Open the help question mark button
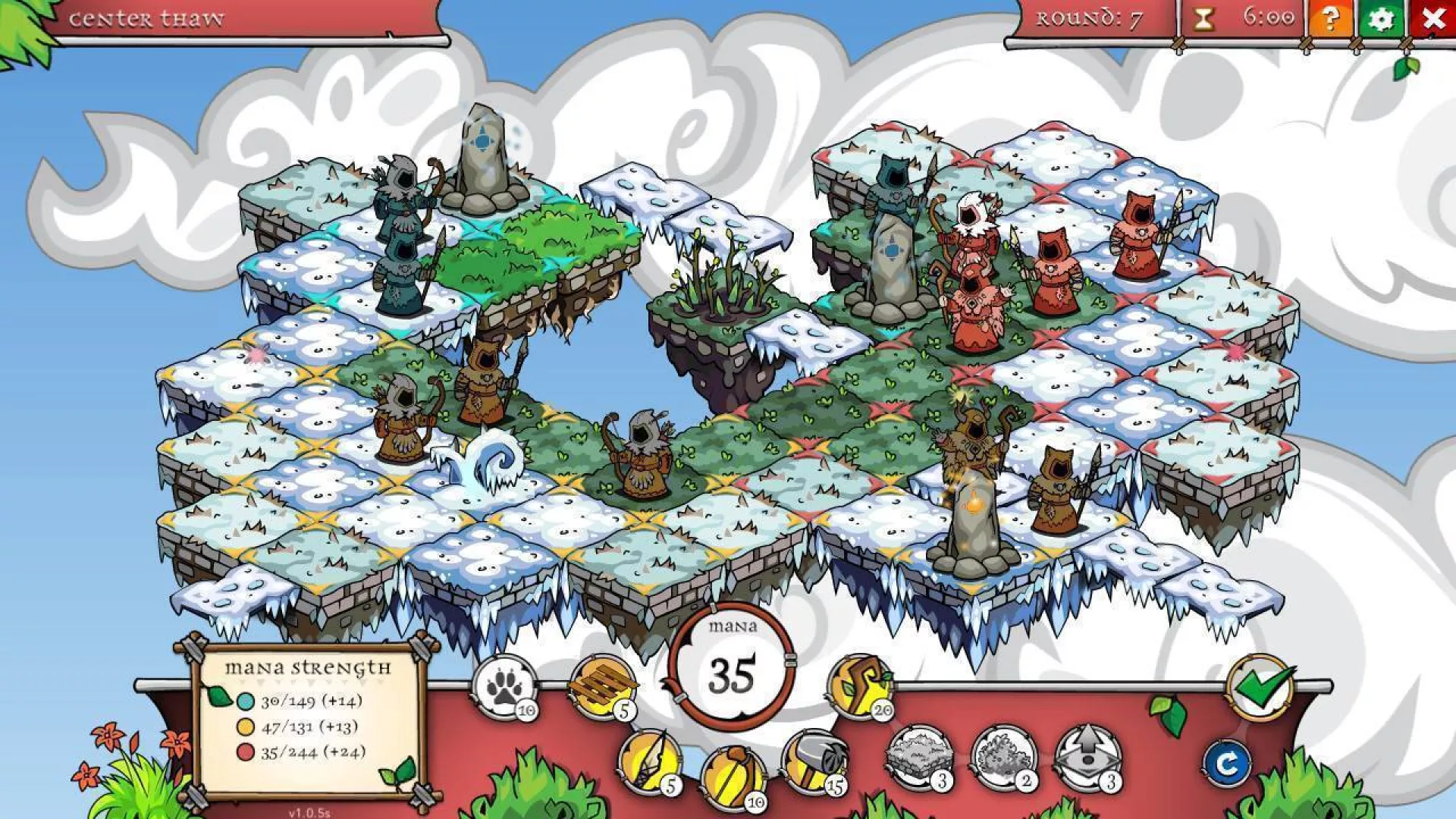This screenshot has width=1456, height=819. 1329,19
